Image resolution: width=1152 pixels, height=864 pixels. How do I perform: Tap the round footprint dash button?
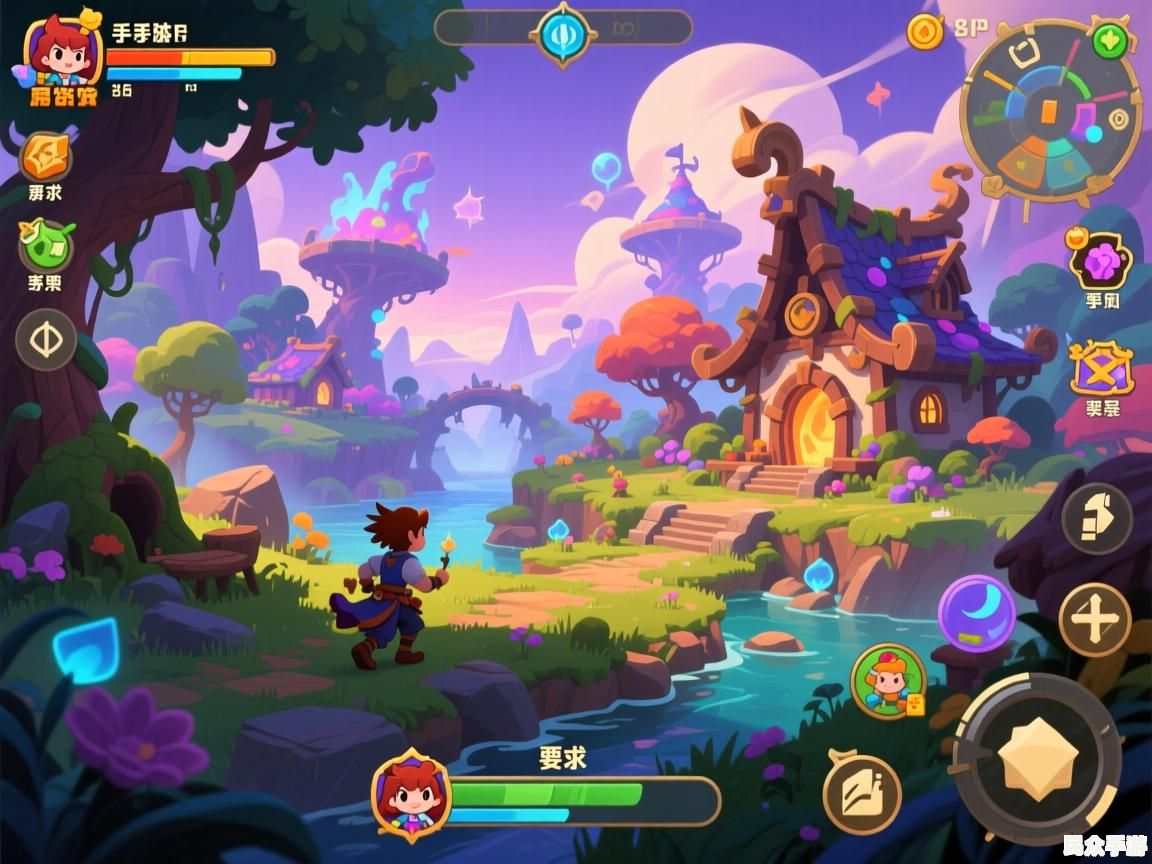pyautogui.click(x=1096, y=518)
